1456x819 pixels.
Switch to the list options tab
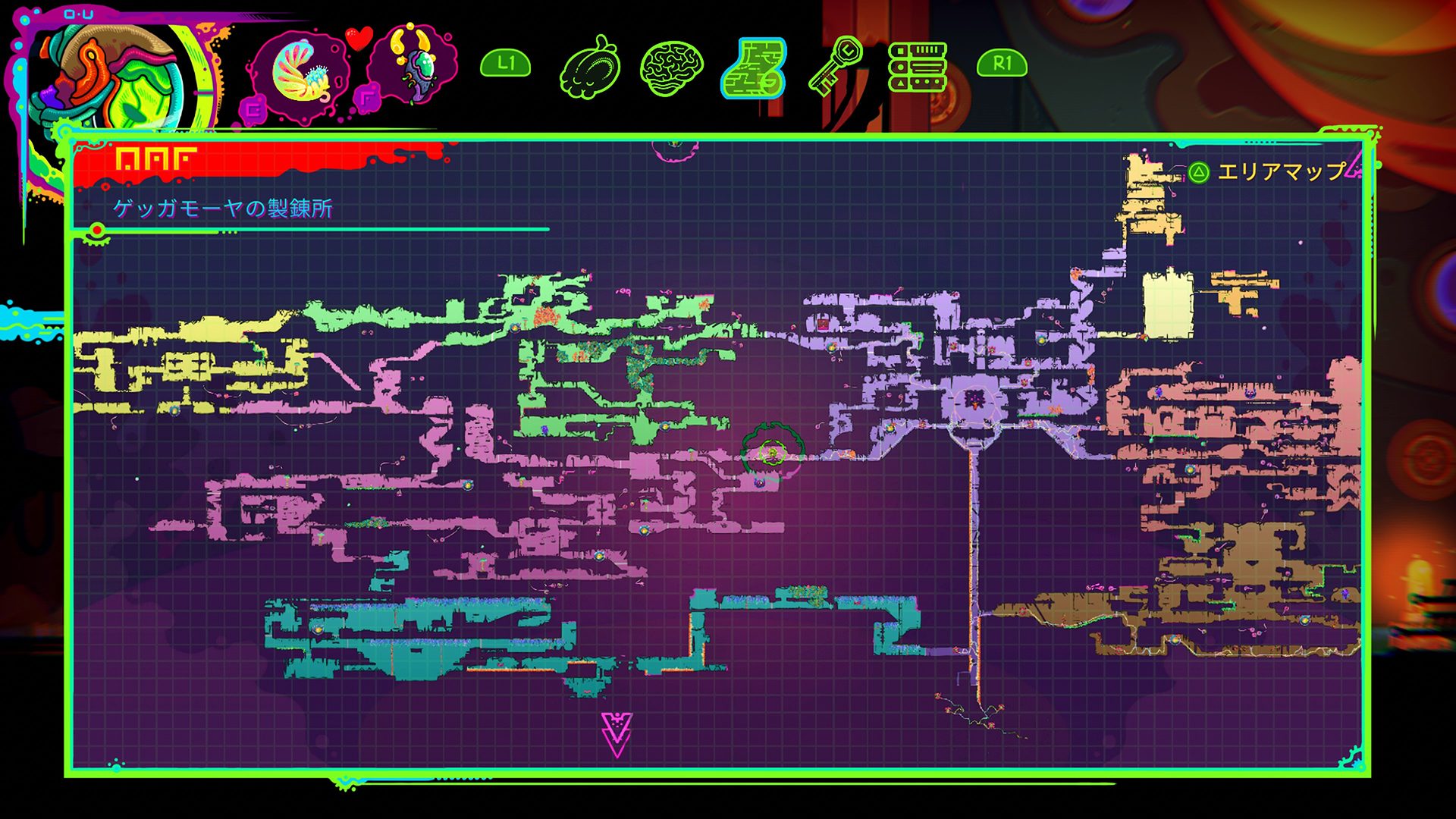918,67
